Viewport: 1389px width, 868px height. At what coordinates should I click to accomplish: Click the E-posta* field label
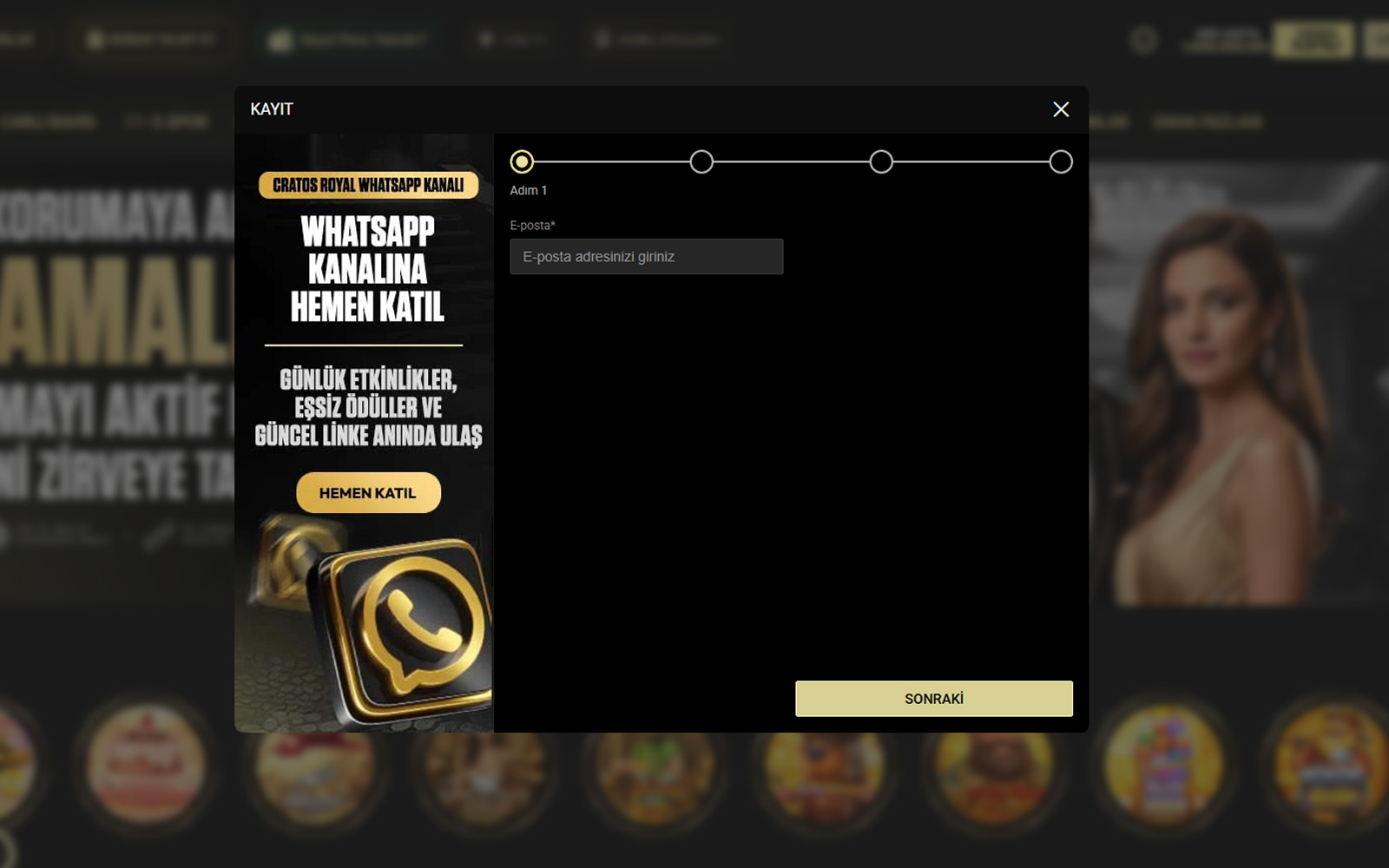(x=534, y=225)
